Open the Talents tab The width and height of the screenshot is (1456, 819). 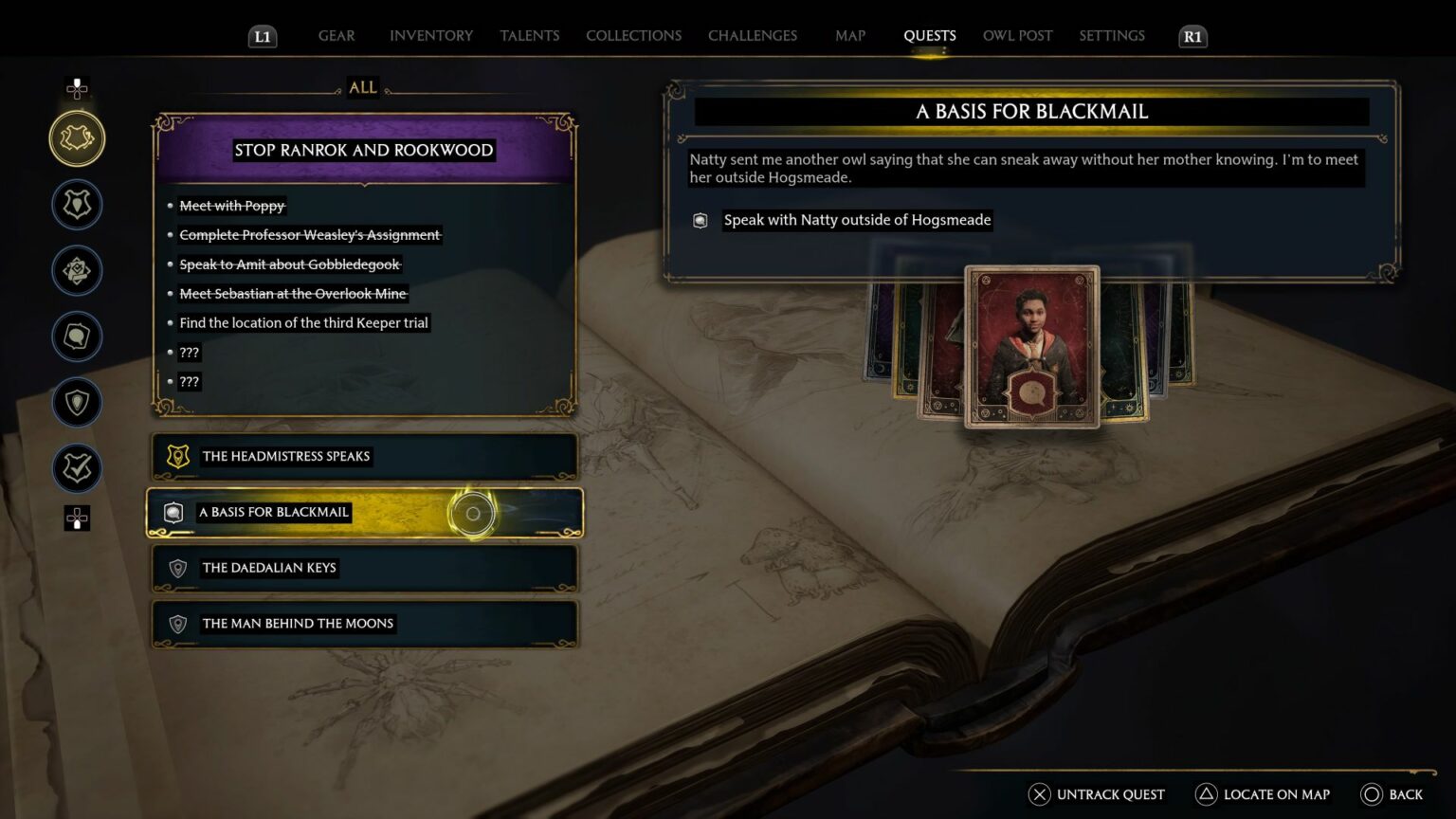coord(529,36)
